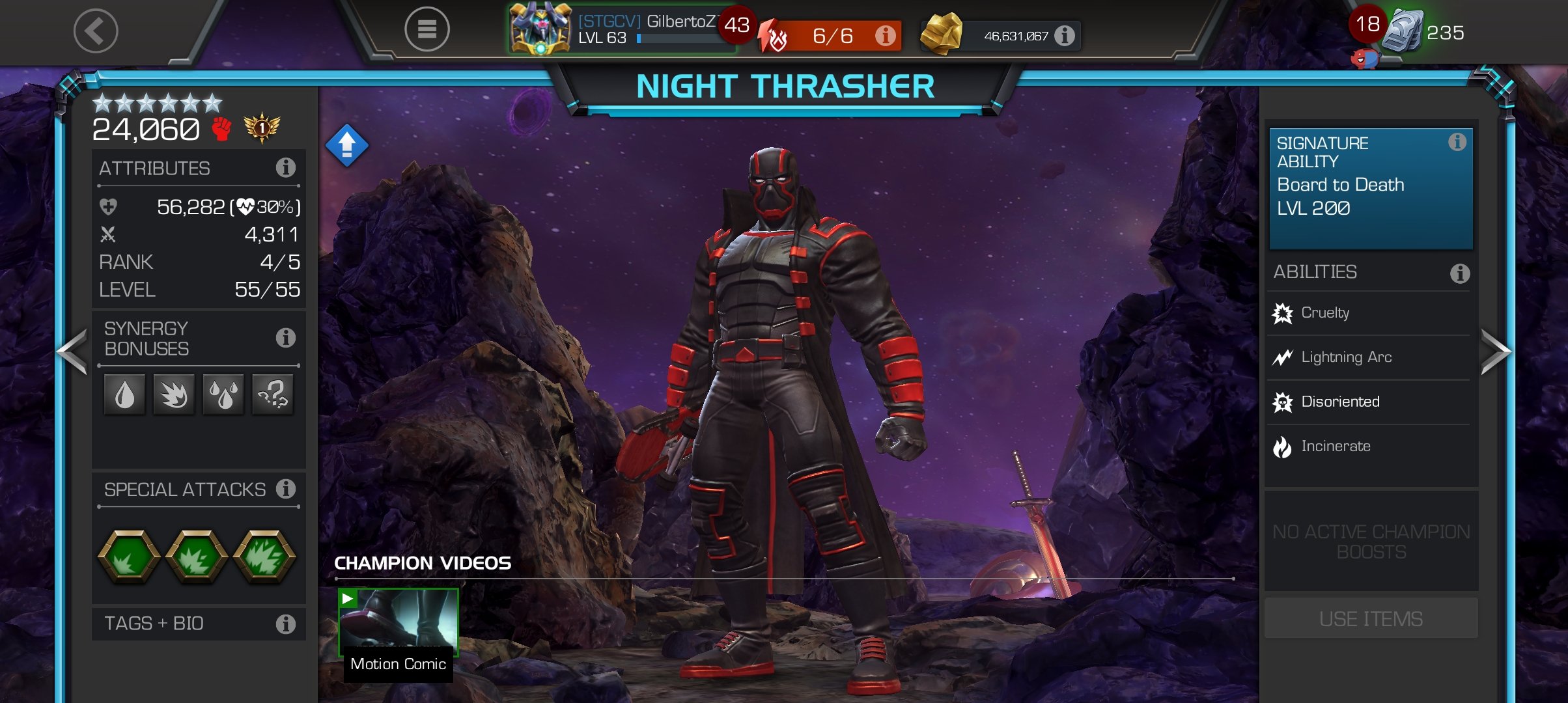The width and height of the screenshot is (1568, 703).
Task: Open Special Attacks info
Action: [285, 489]
